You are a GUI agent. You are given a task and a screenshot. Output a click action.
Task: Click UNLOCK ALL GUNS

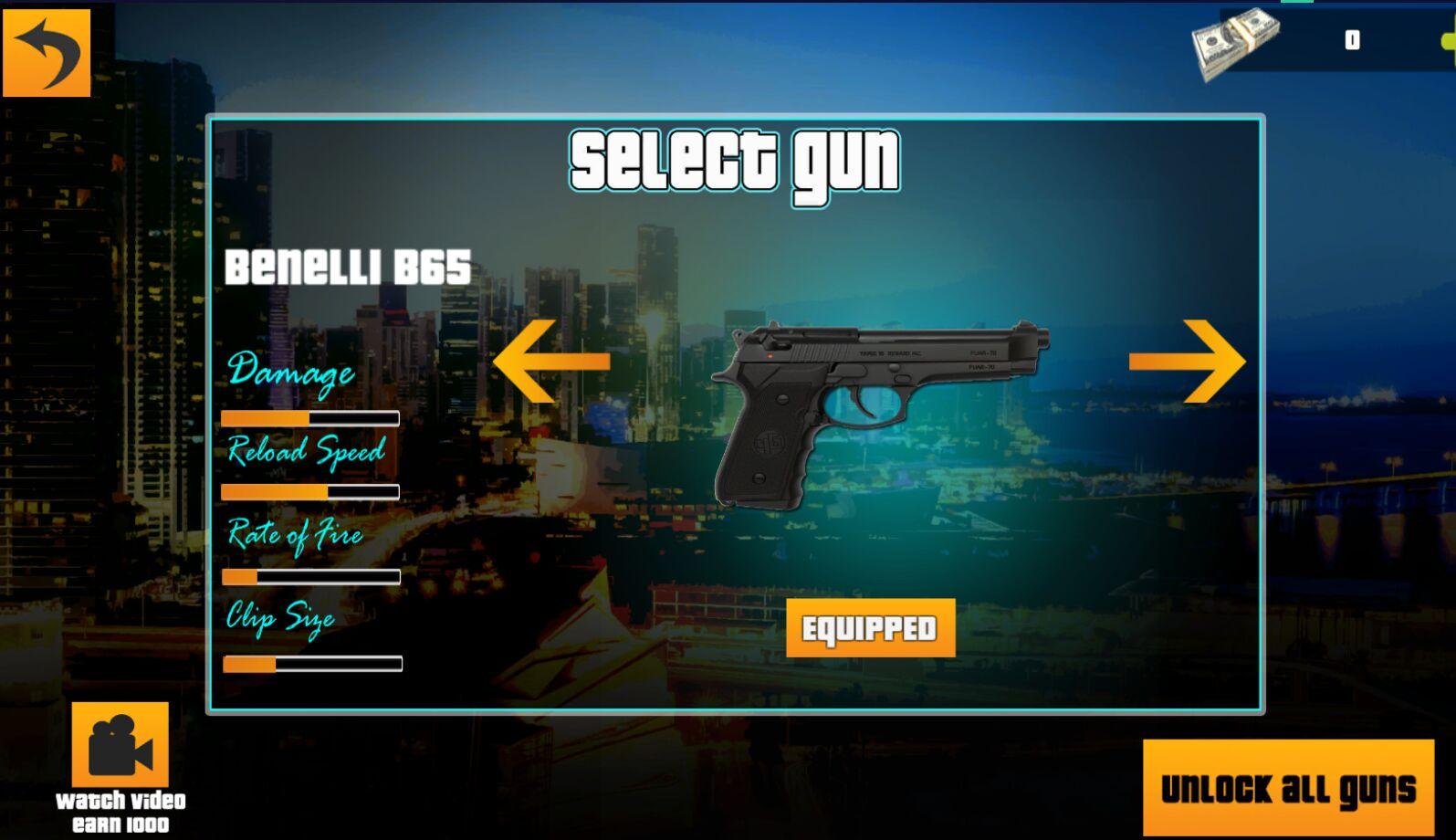(1287, 787)
